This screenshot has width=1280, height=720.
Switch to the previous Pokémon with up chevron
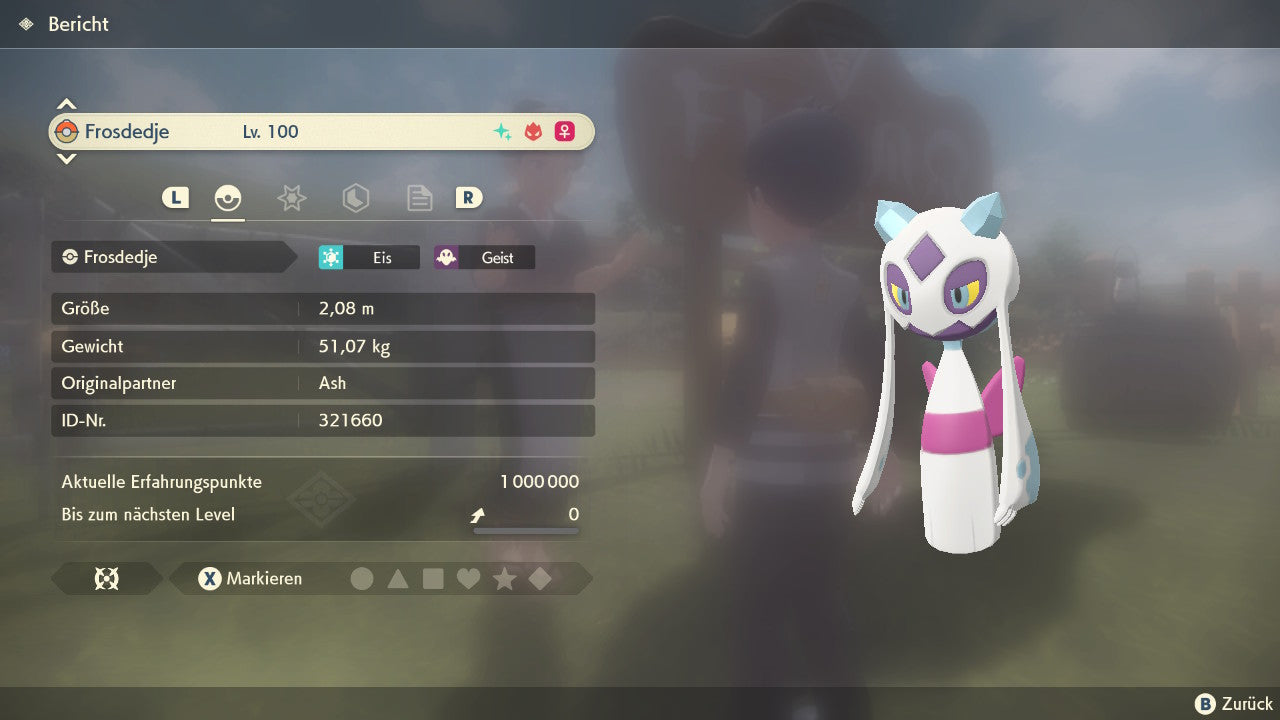pos(66,104)
